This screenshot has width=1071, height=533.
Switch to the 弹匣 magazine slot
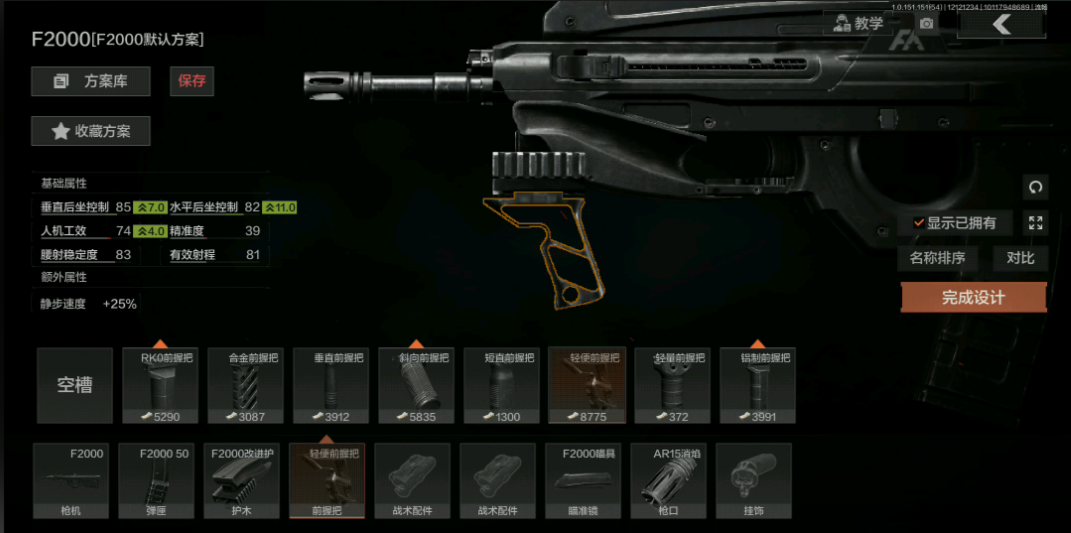tap(156, 482)
